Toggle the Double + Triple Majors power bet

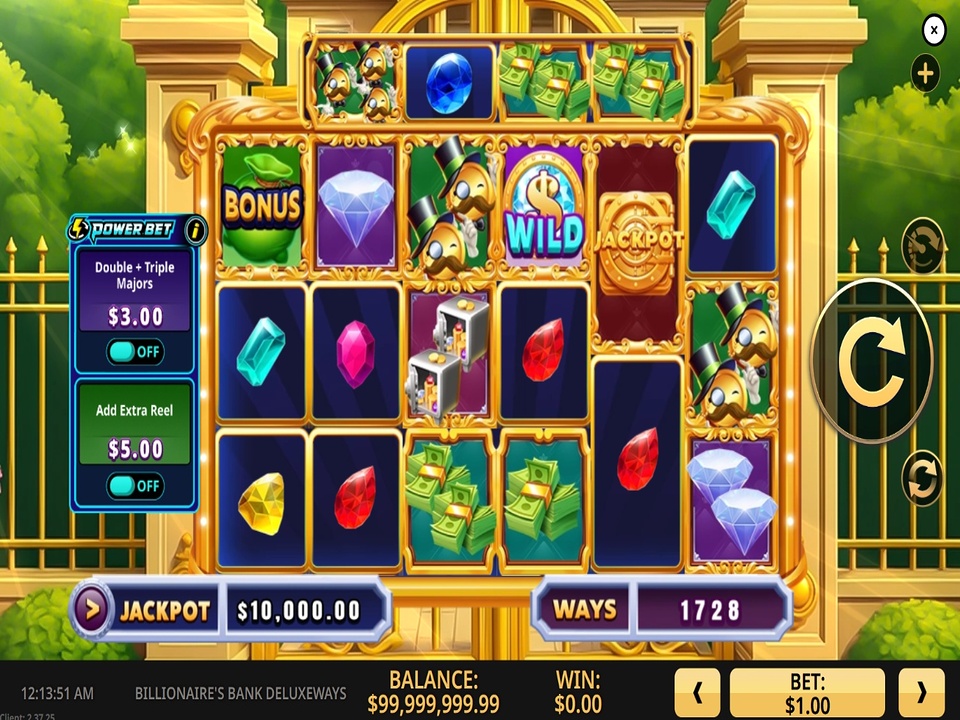click(135, 352)
